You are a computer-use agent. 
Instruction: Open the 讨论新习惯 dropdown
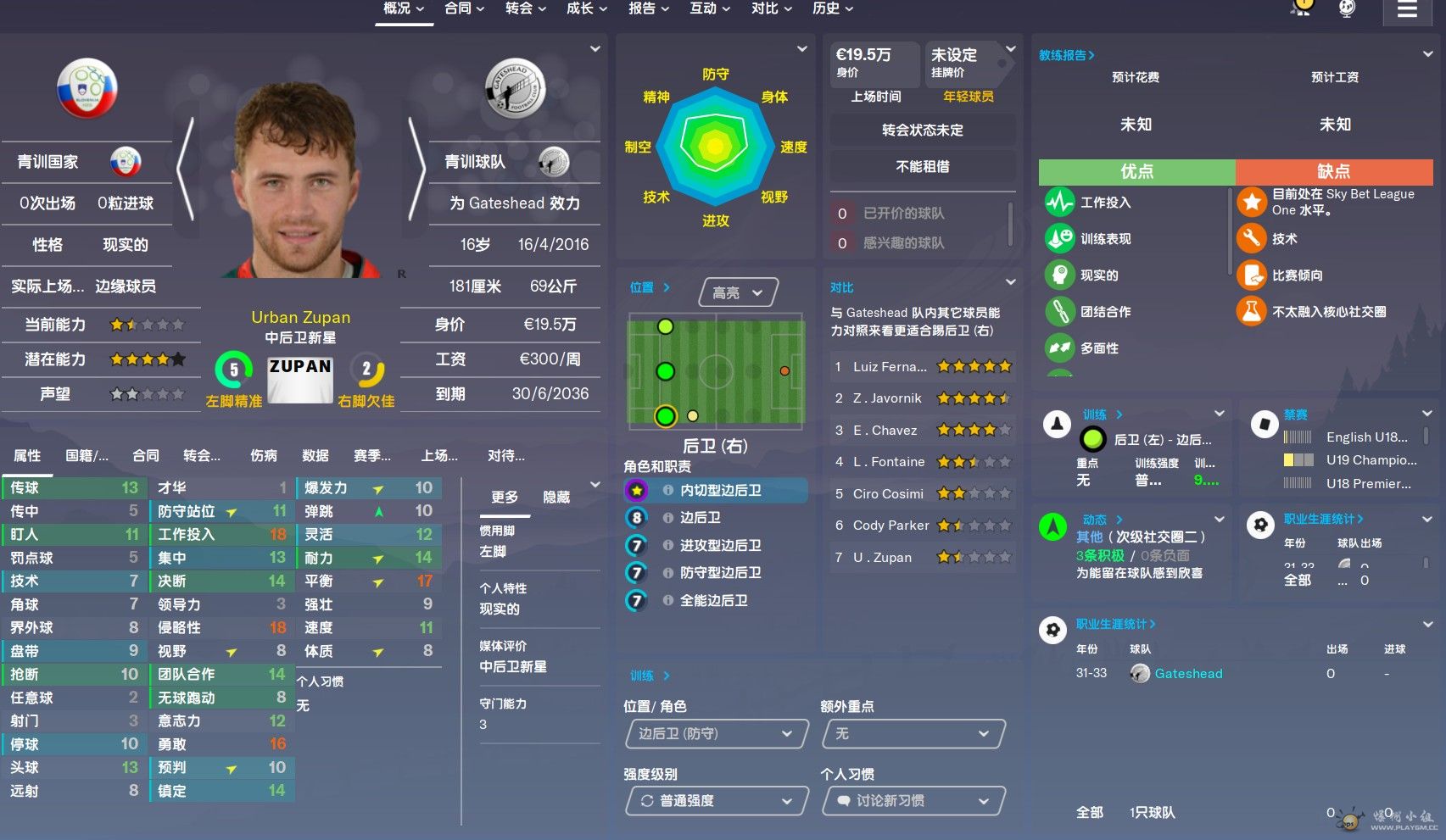click(x=913, y=801)
